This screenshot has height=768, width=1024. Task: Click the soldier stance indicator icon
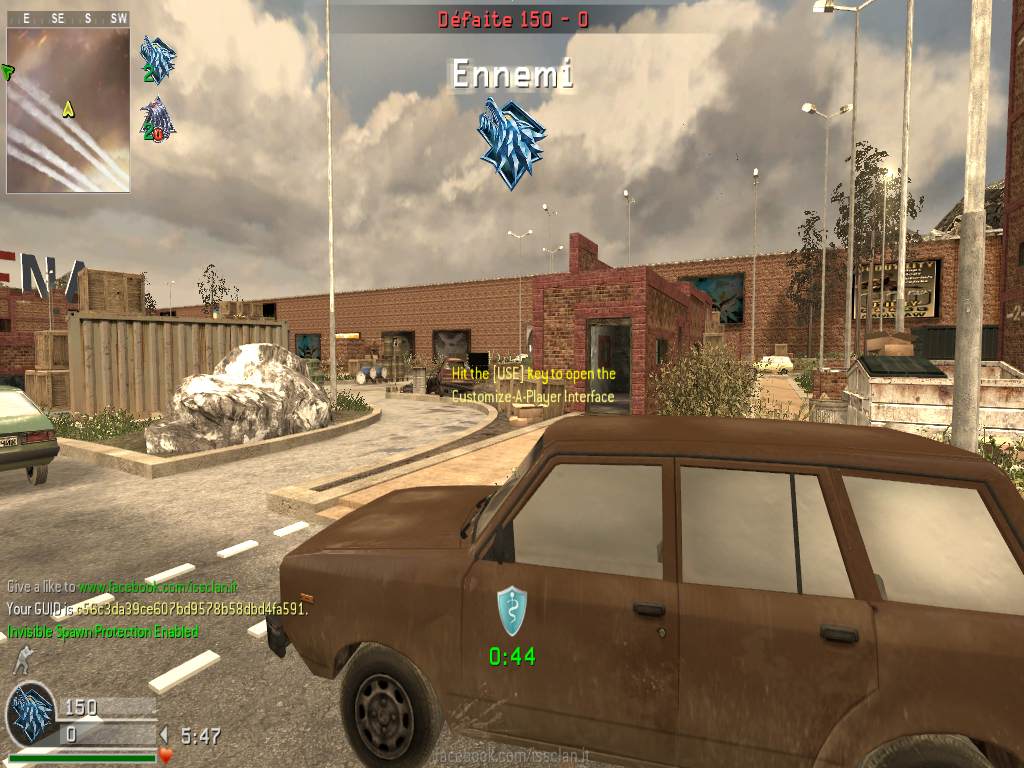click(x=21, y=660)
